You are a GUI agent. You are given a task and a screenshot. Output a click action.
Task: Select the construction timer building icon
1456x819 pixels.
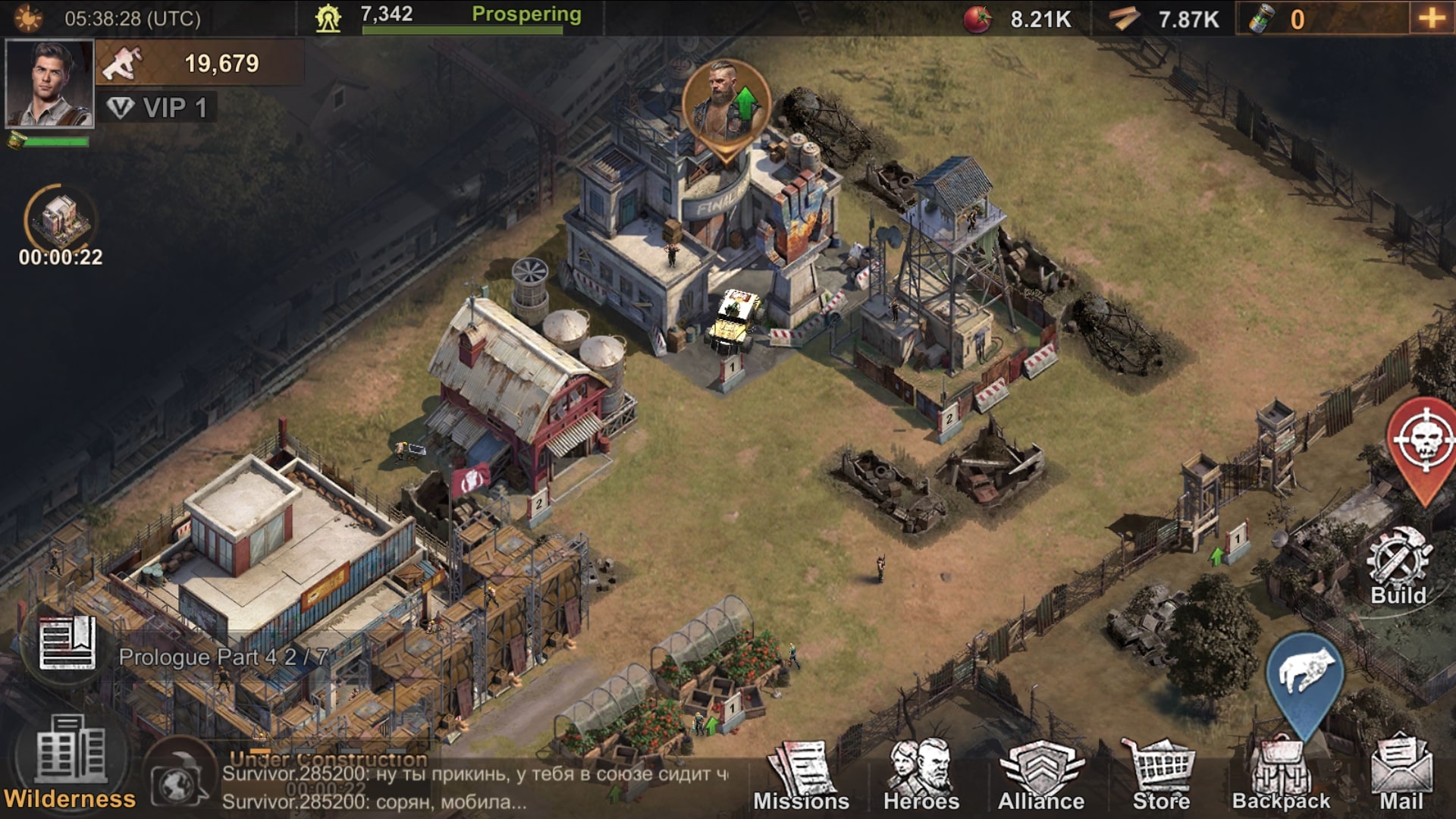coord(61,220)
